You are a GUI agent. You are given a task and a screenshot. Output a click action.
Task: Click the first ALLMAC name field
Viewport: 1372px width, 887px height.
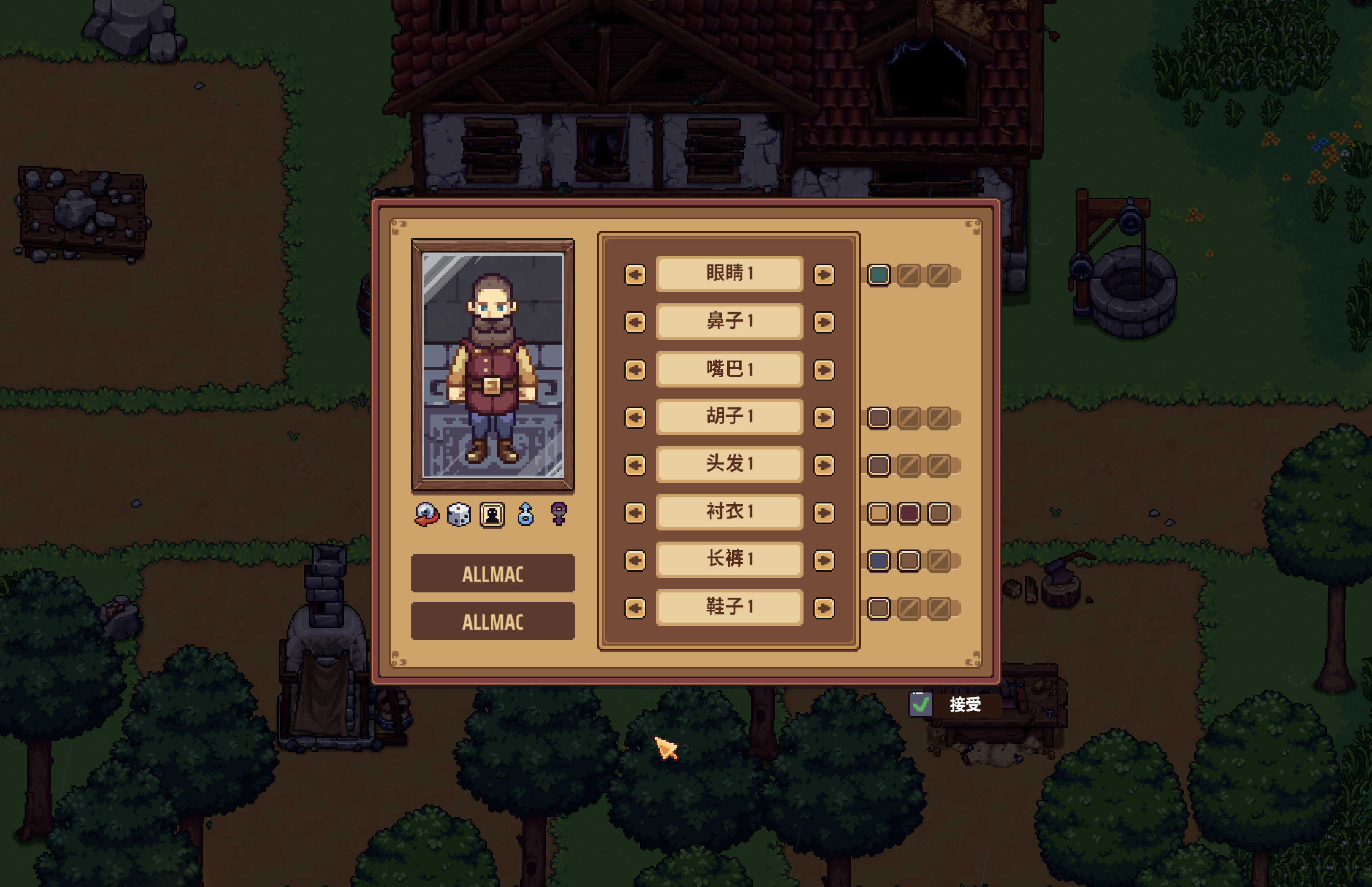[x=493, y=574]
